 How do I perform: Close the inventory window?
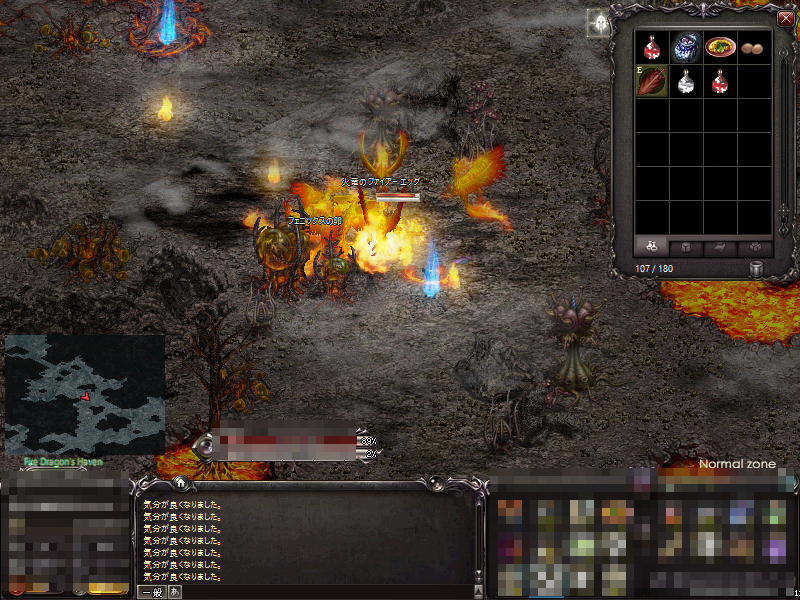click(785, 18)
